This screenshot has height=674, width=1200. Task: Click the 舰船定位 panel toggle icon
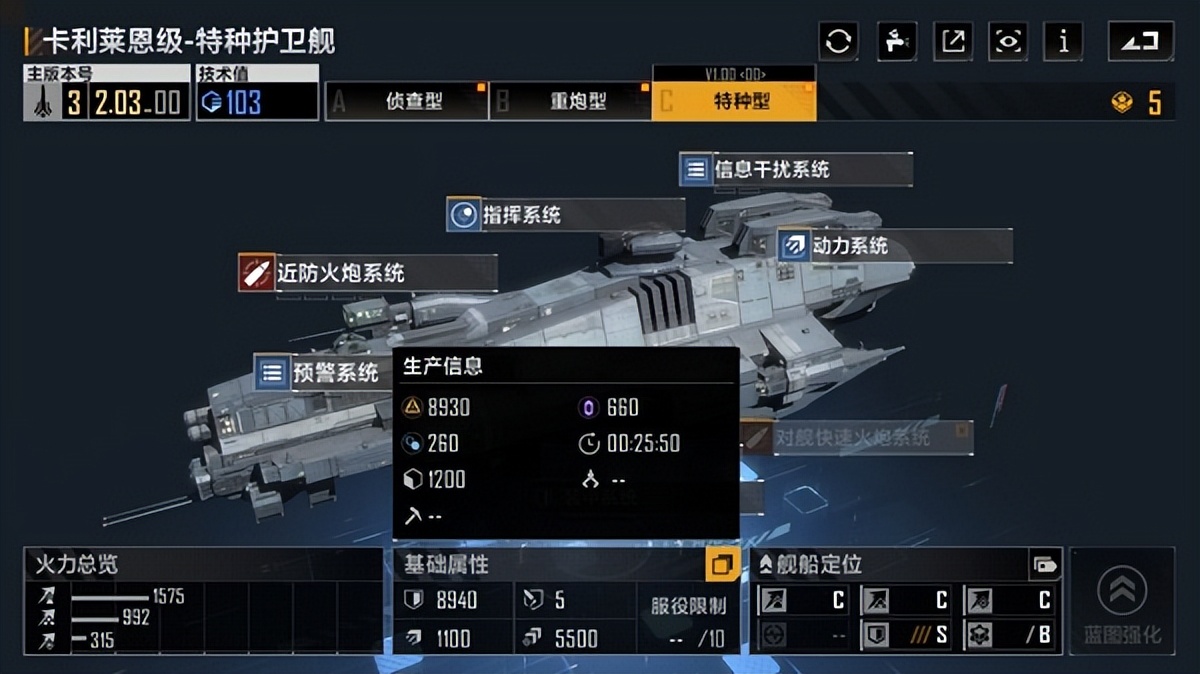(1044, 565)
